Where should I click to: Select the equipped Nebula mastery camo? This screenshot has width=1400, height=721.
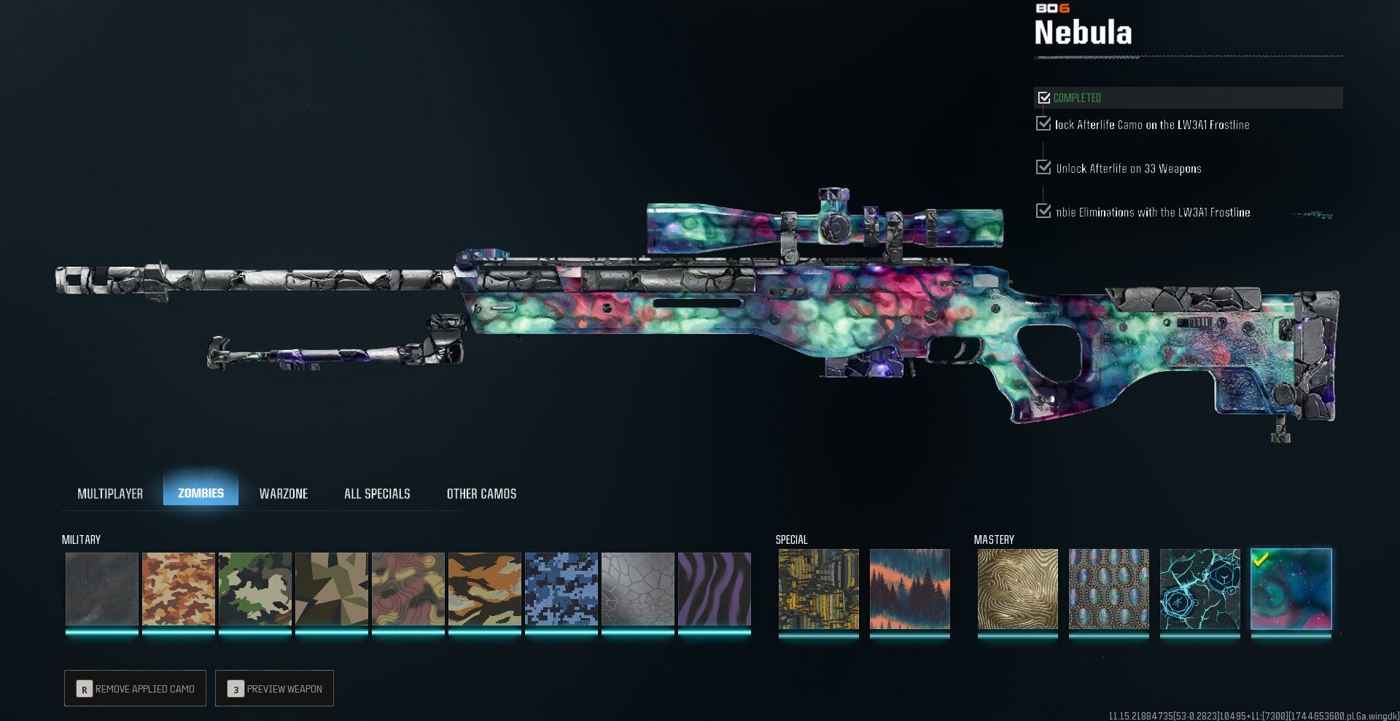point(1291,590)
